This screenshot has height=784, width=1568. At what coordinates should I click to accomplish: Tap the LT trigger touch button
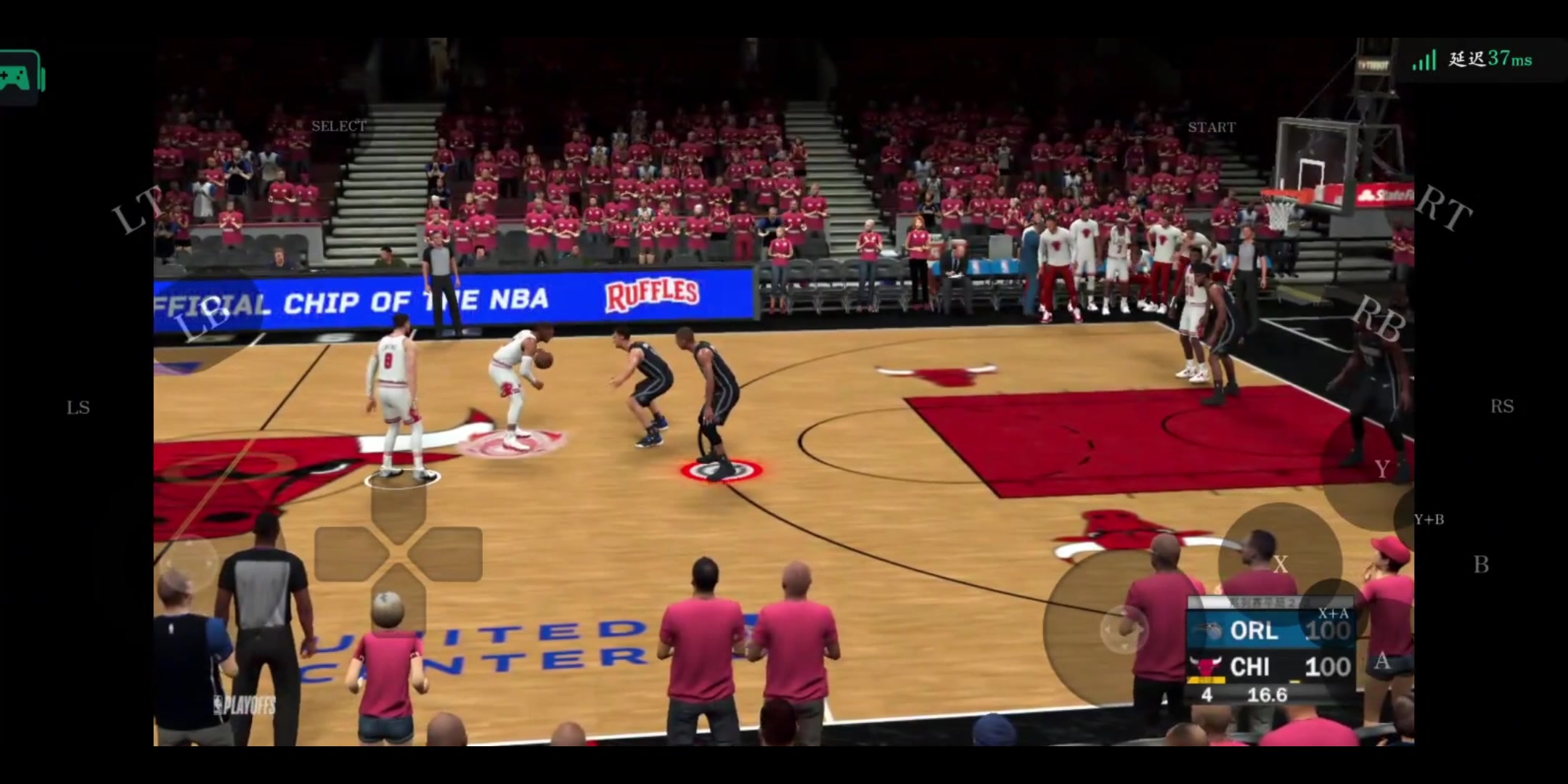tap(137, 210)
